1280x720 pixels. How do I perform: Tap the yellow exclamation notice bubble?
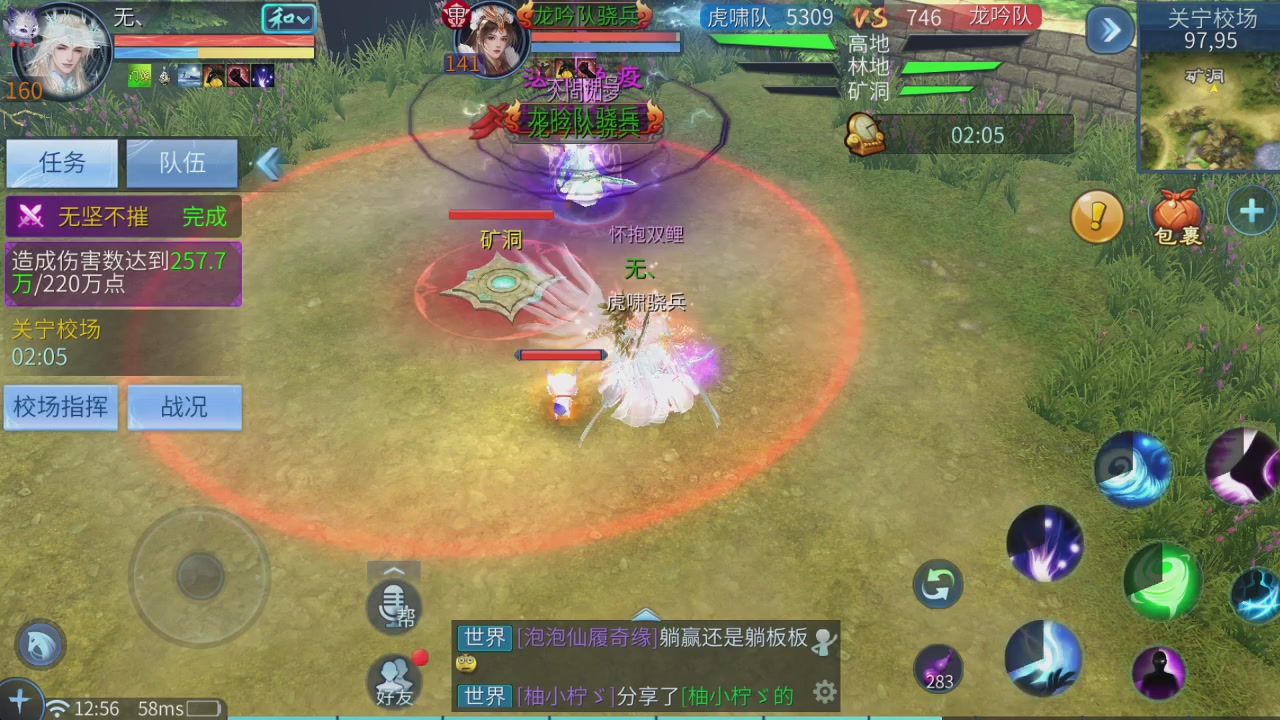point(1097,217)
